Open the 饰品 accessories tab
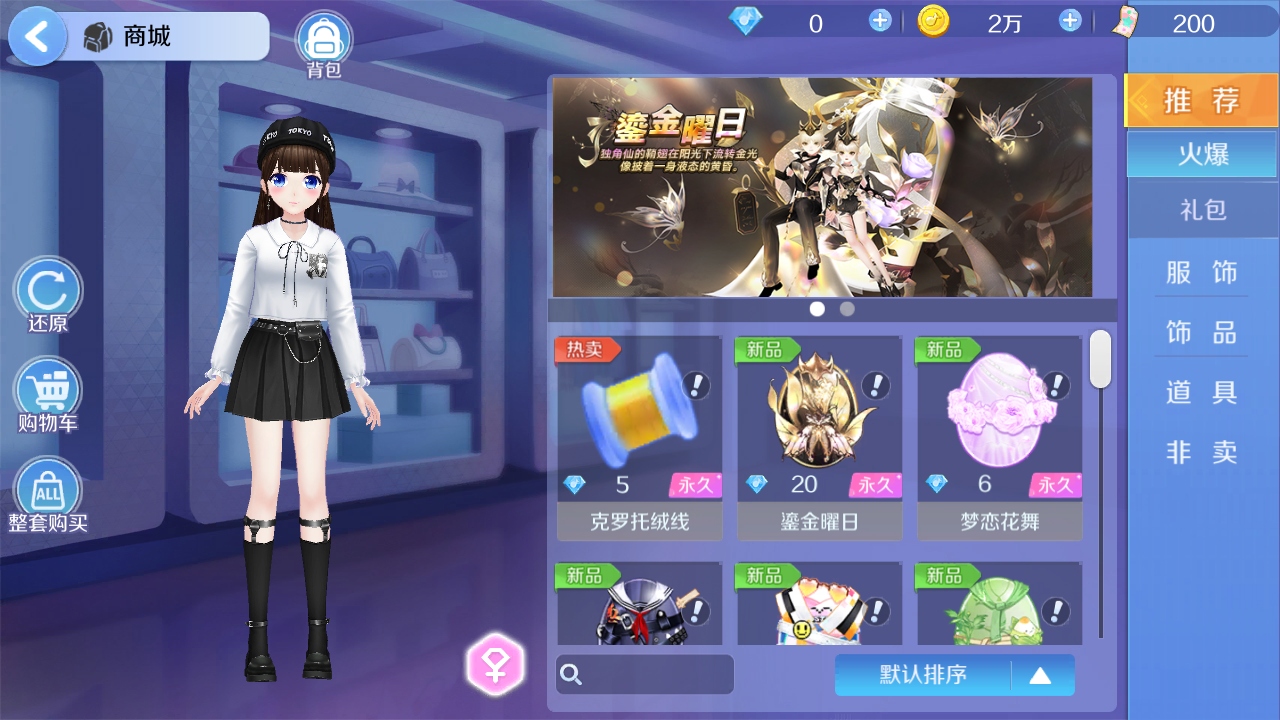 (x=1202, y=332)
